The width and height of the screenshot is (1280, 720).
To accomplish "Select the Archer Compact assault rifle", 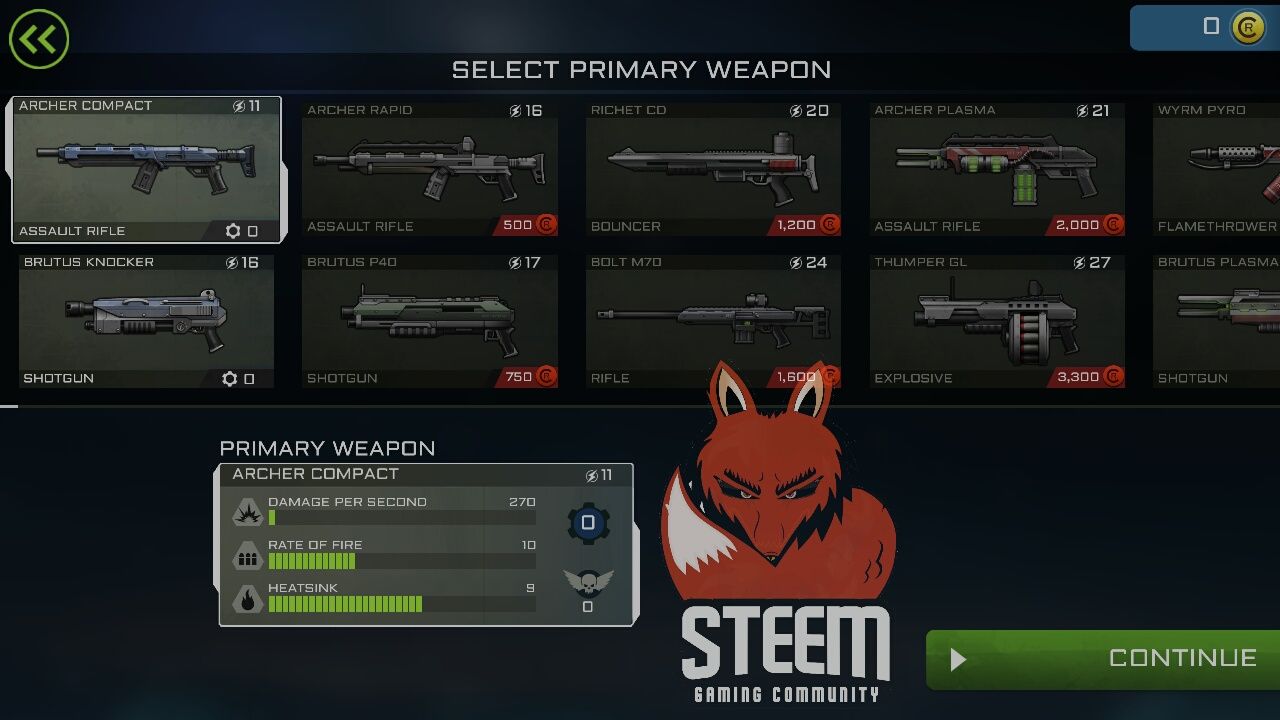I will pyautogui.click(x=146, y=168).
